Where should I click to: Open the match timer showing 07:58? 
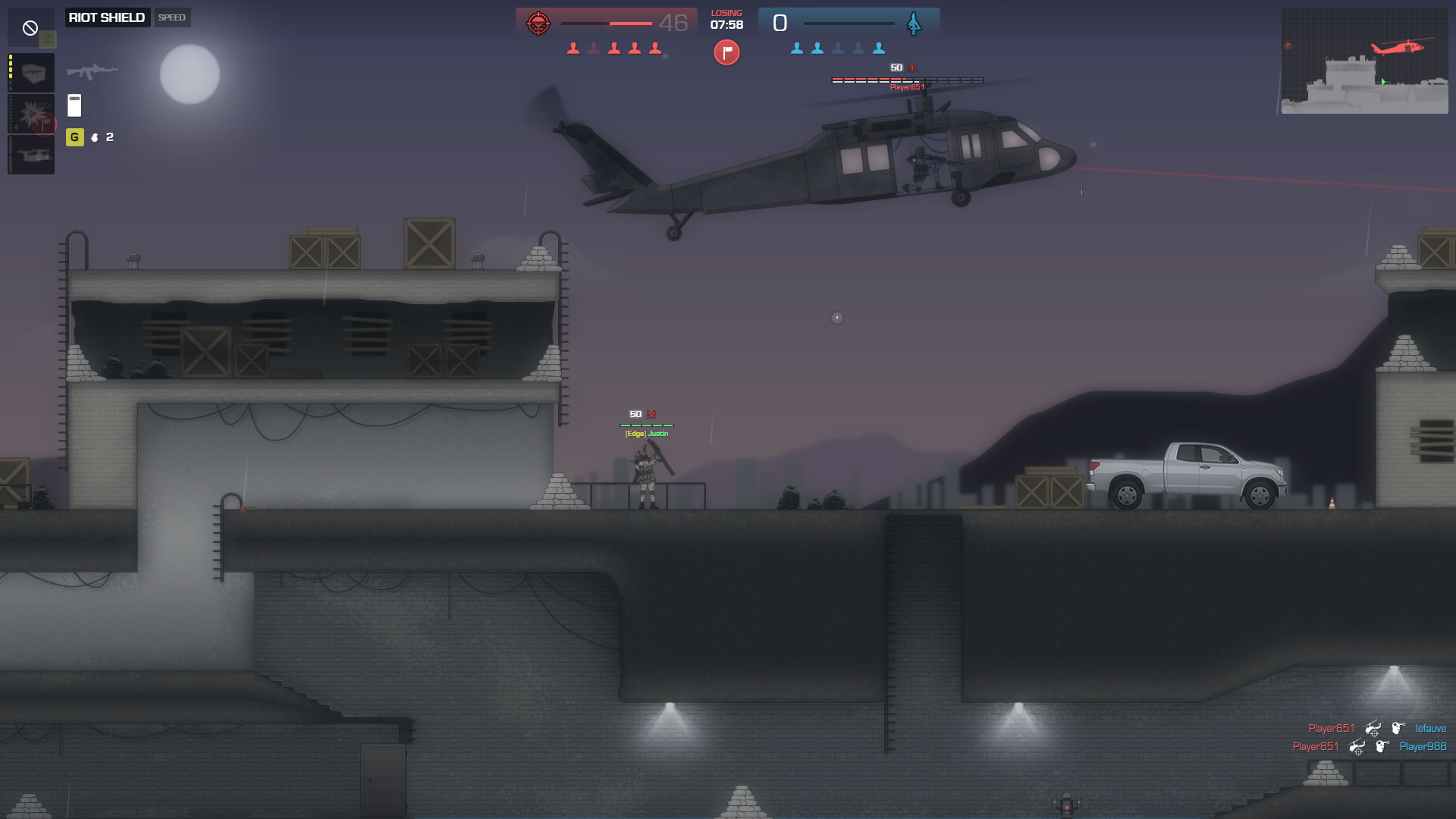tap(726, 24)
